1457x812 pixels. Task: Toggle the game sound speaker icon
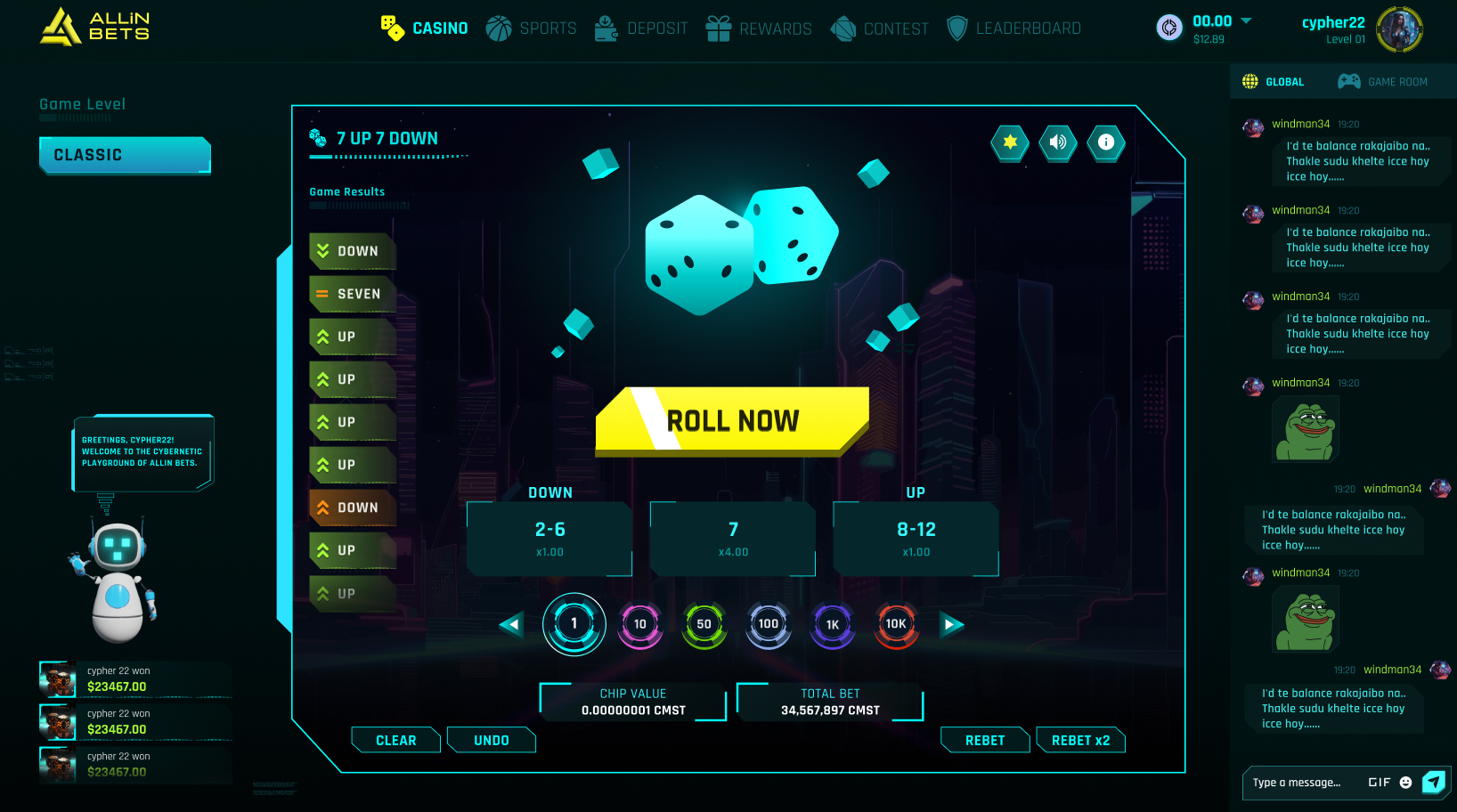(x=1058, y=142)
